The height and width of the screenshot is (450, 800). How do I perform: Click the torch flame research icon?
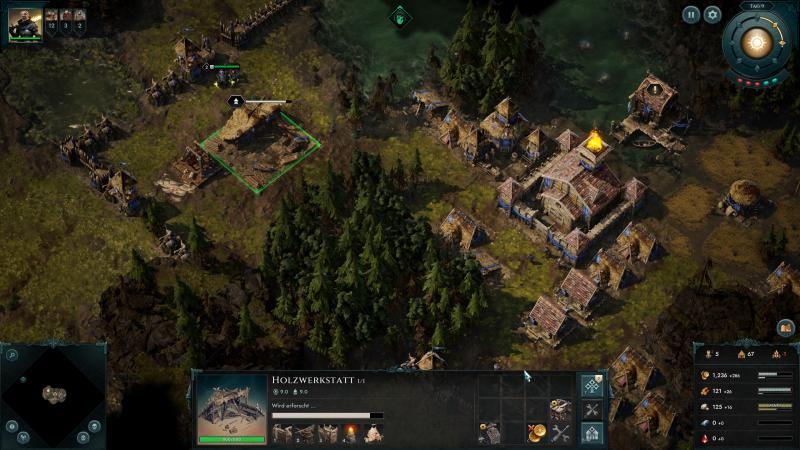350,433
